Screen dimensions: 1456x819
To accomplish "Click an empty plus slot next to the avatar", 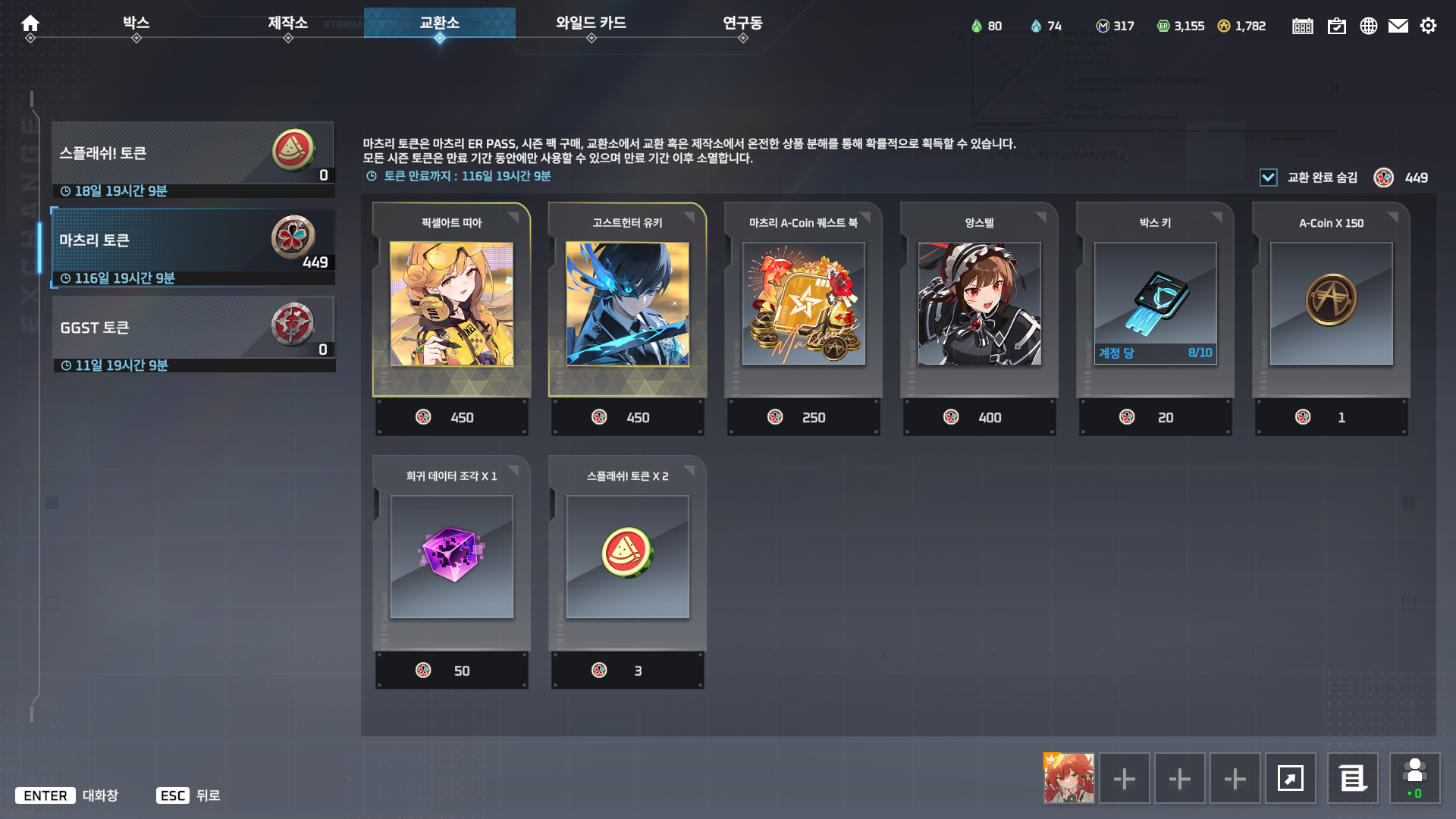I will (x=1124, y=778).
